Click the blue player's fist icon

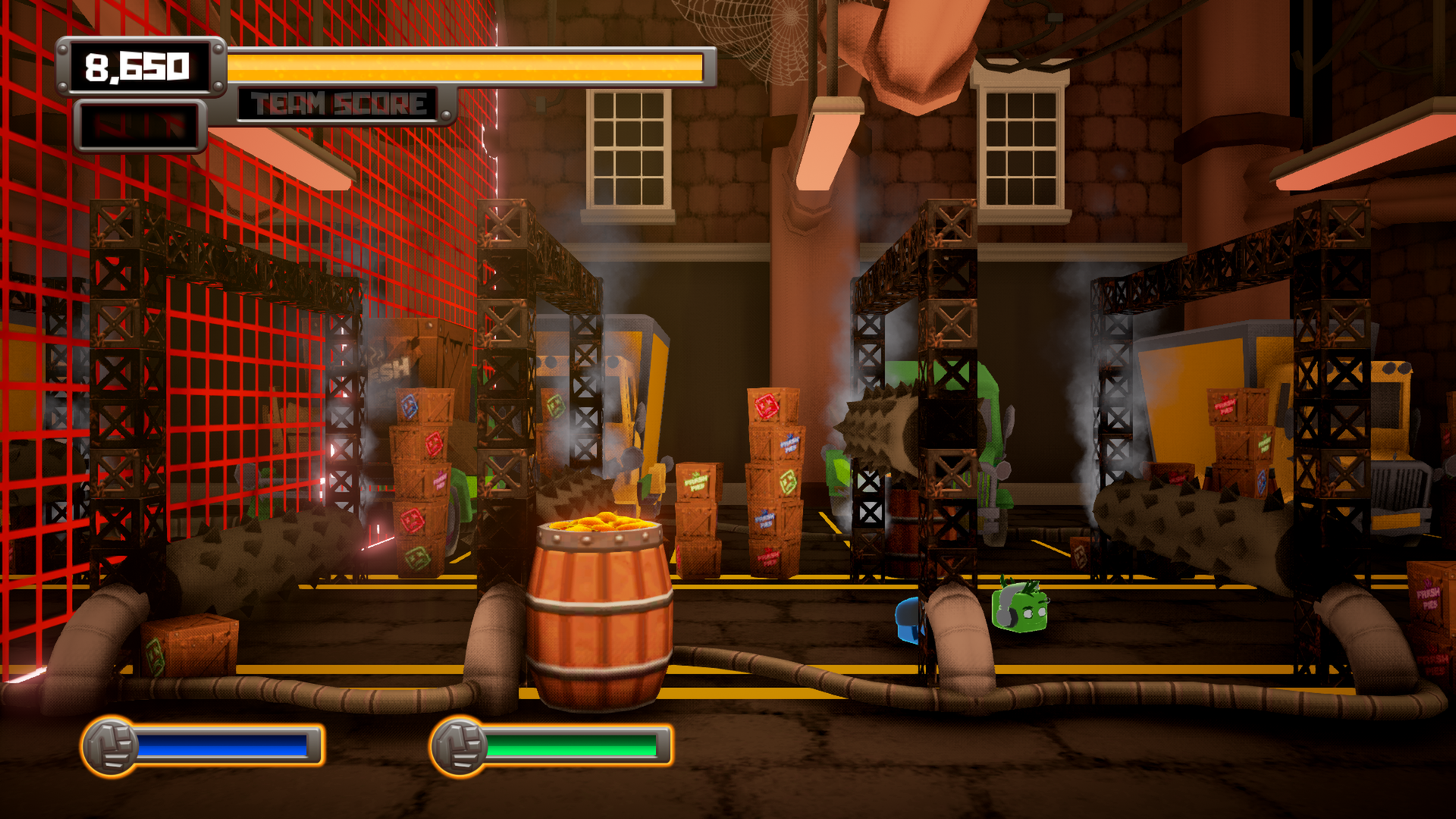(x=111, y=746)
